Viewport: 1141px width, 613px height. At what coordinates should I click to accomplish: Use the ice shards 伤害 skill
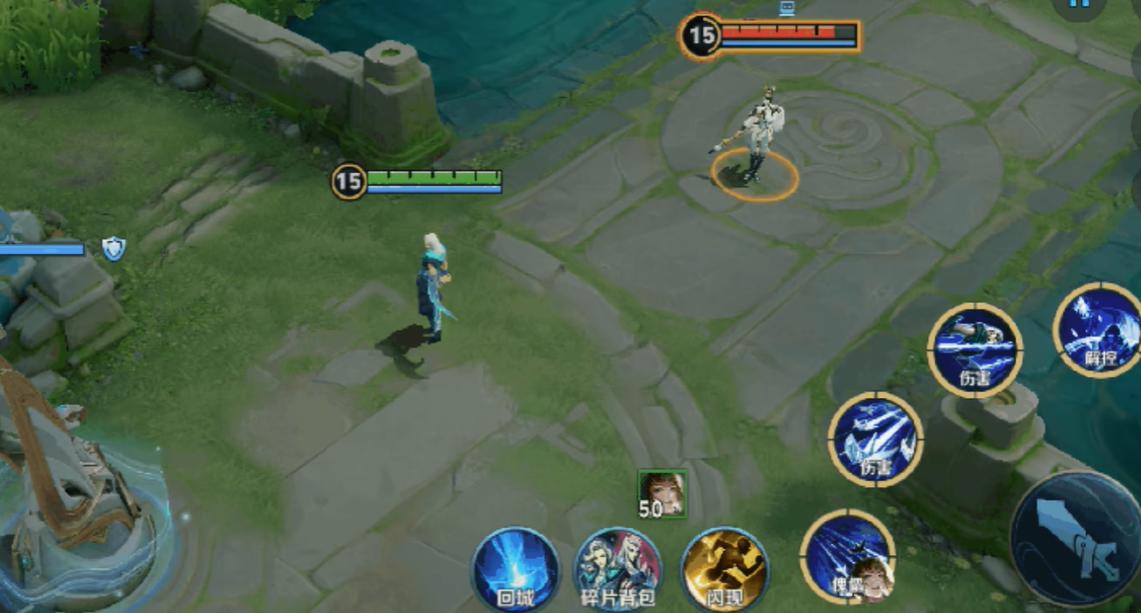point(875,439)
